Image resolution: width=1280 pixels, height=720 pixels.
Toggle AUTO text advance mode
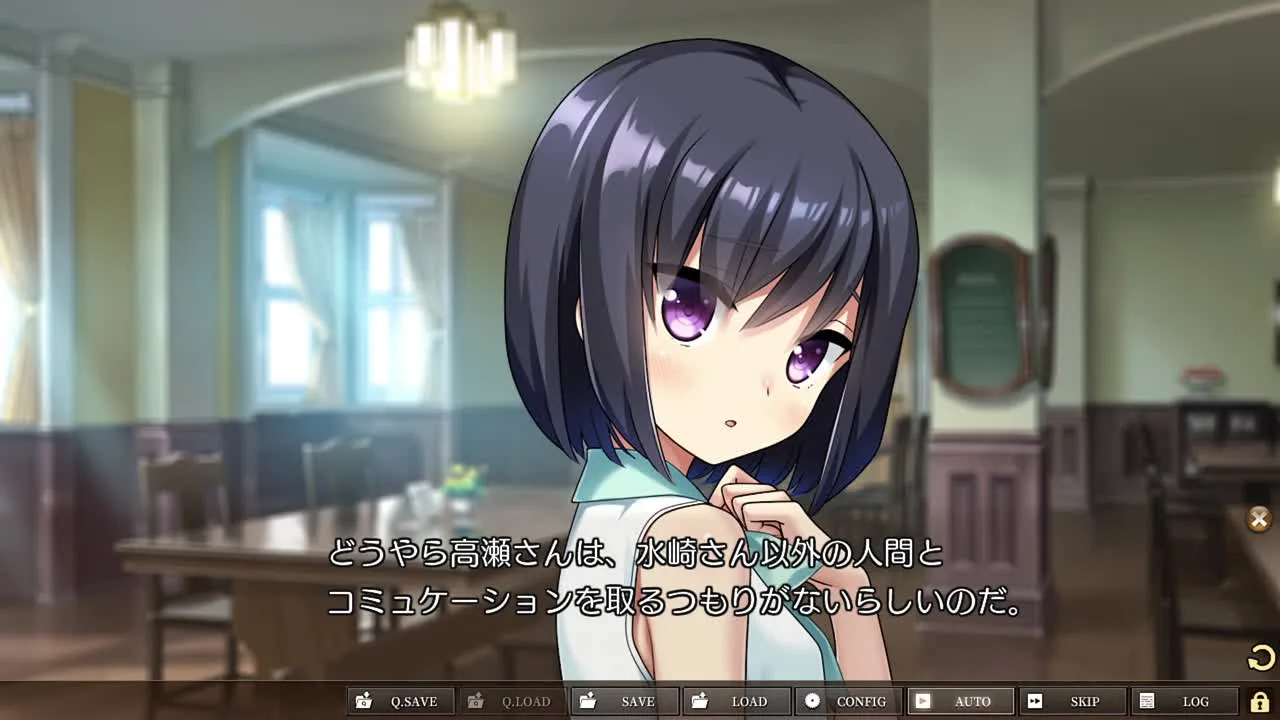pos(960,701)
